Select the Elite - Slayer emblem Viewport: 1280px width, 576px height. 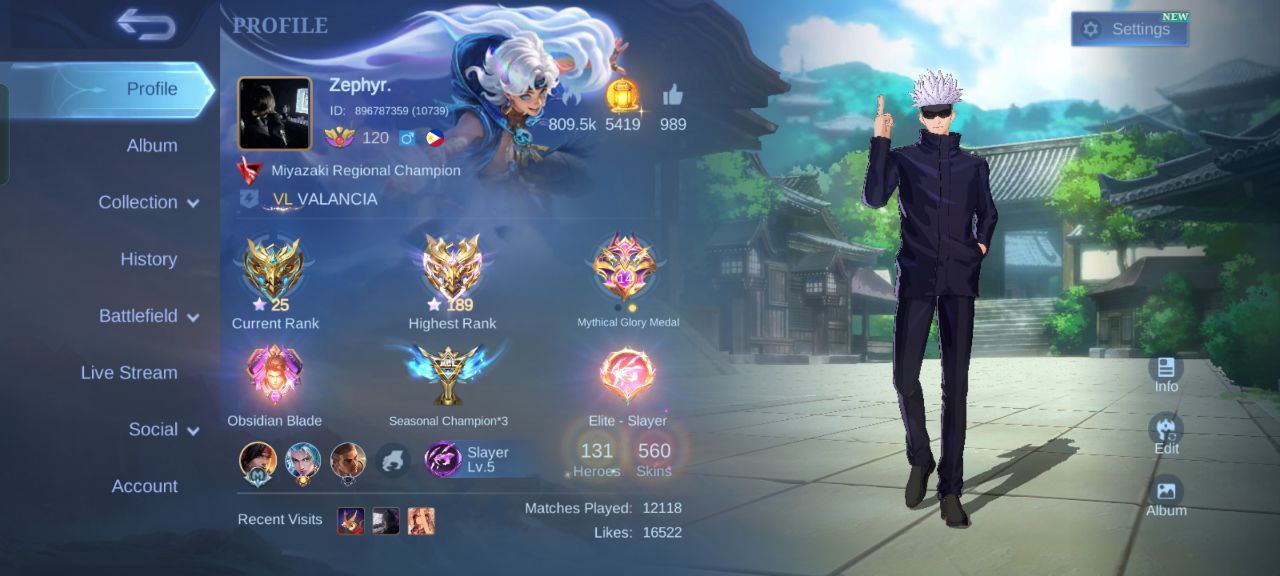click(627, 375)
